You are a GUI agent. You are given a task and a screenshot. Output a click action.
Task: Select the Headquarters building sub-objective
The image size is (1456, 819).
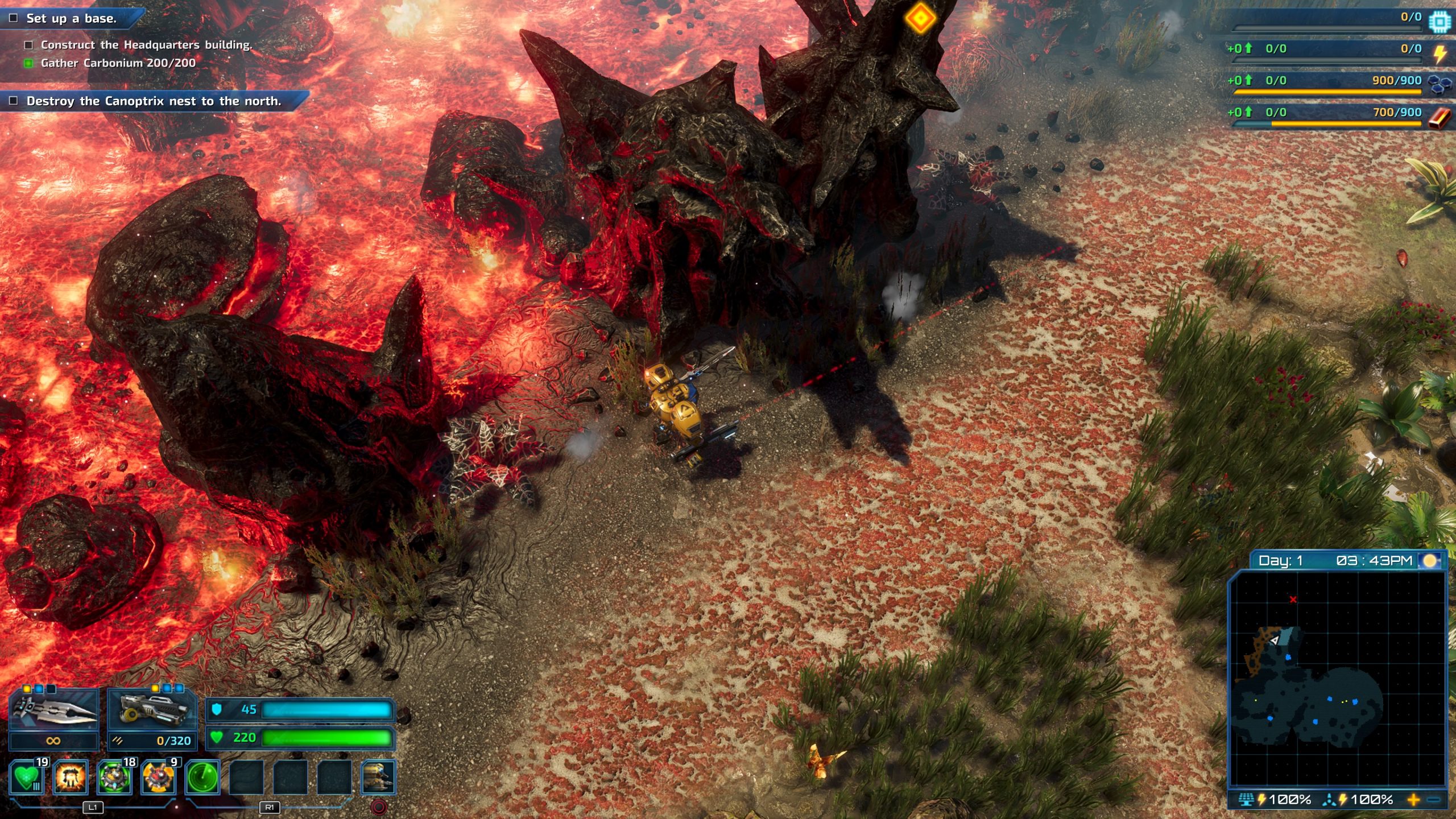click(x=146, y=45)
